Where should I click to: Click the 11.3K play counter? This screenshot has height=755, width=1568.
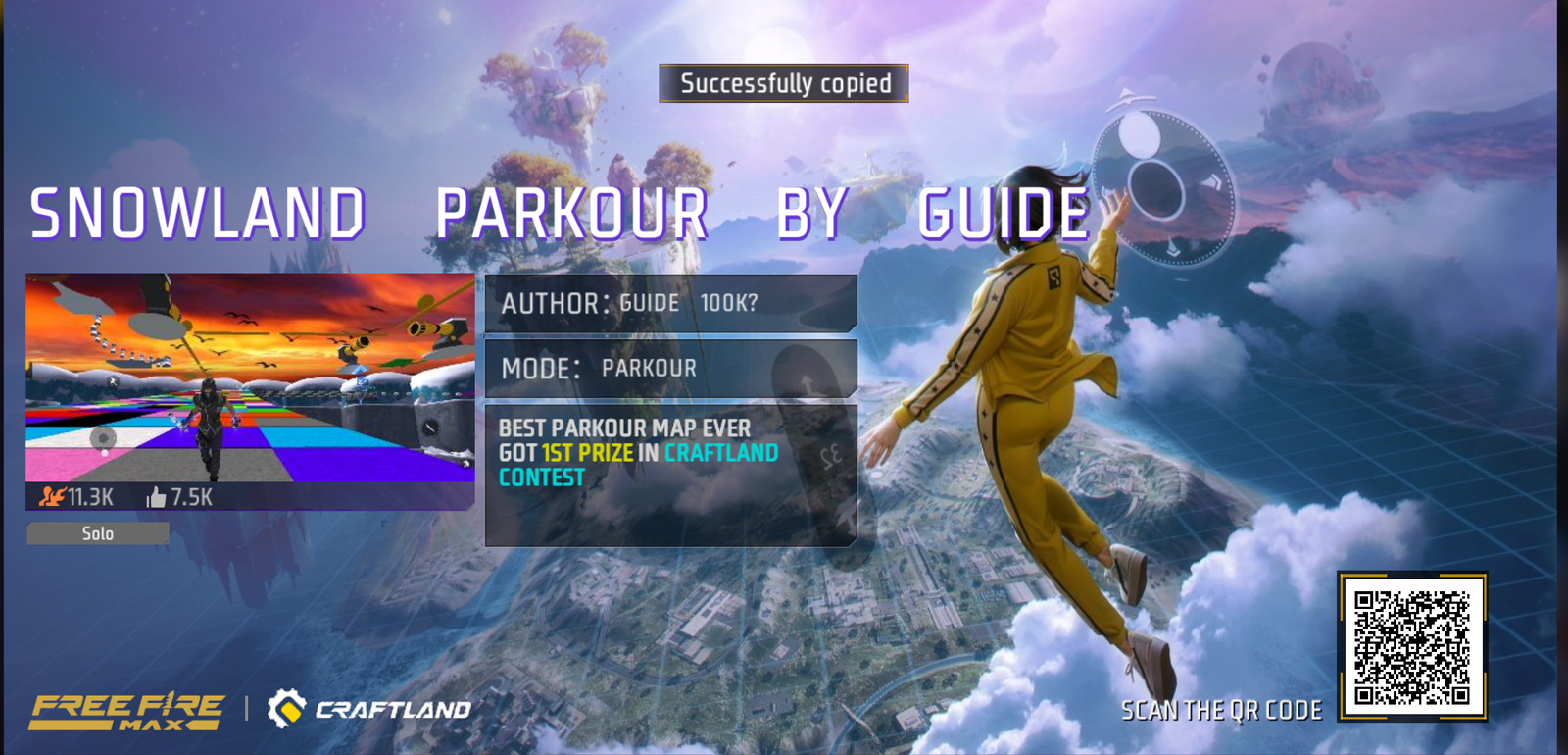tap(88, 497)
